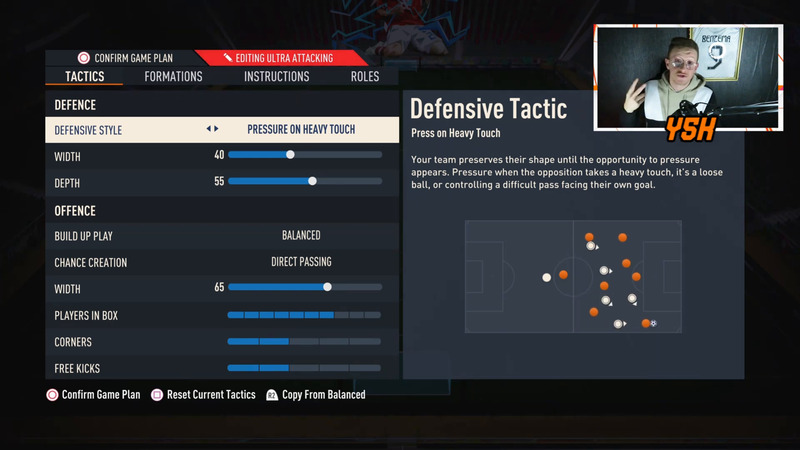
Task: Modify the Corners bar
Action: [x=304, y=342]
